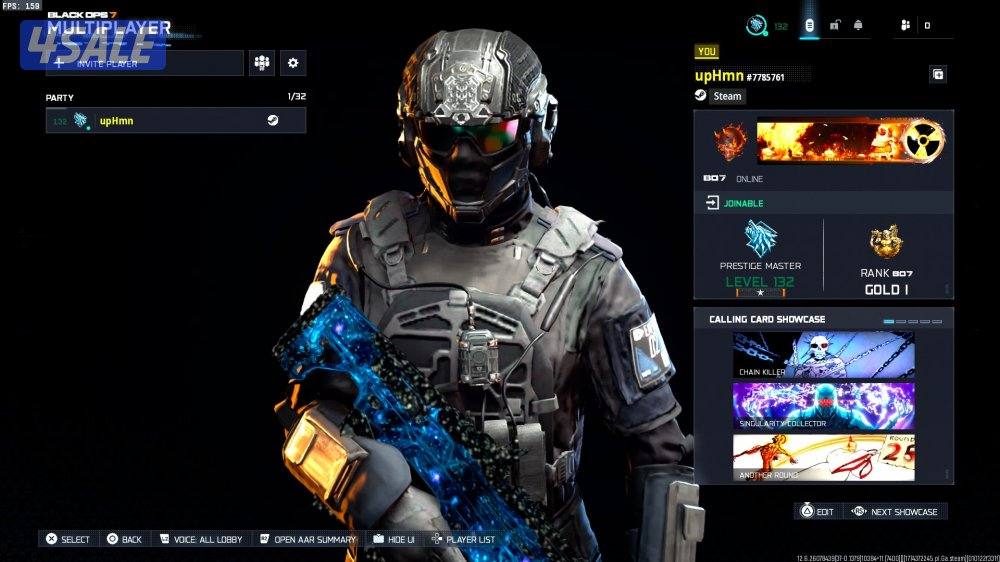
Task: Select the Chain Killer calling card
Action: pos(823,355)
